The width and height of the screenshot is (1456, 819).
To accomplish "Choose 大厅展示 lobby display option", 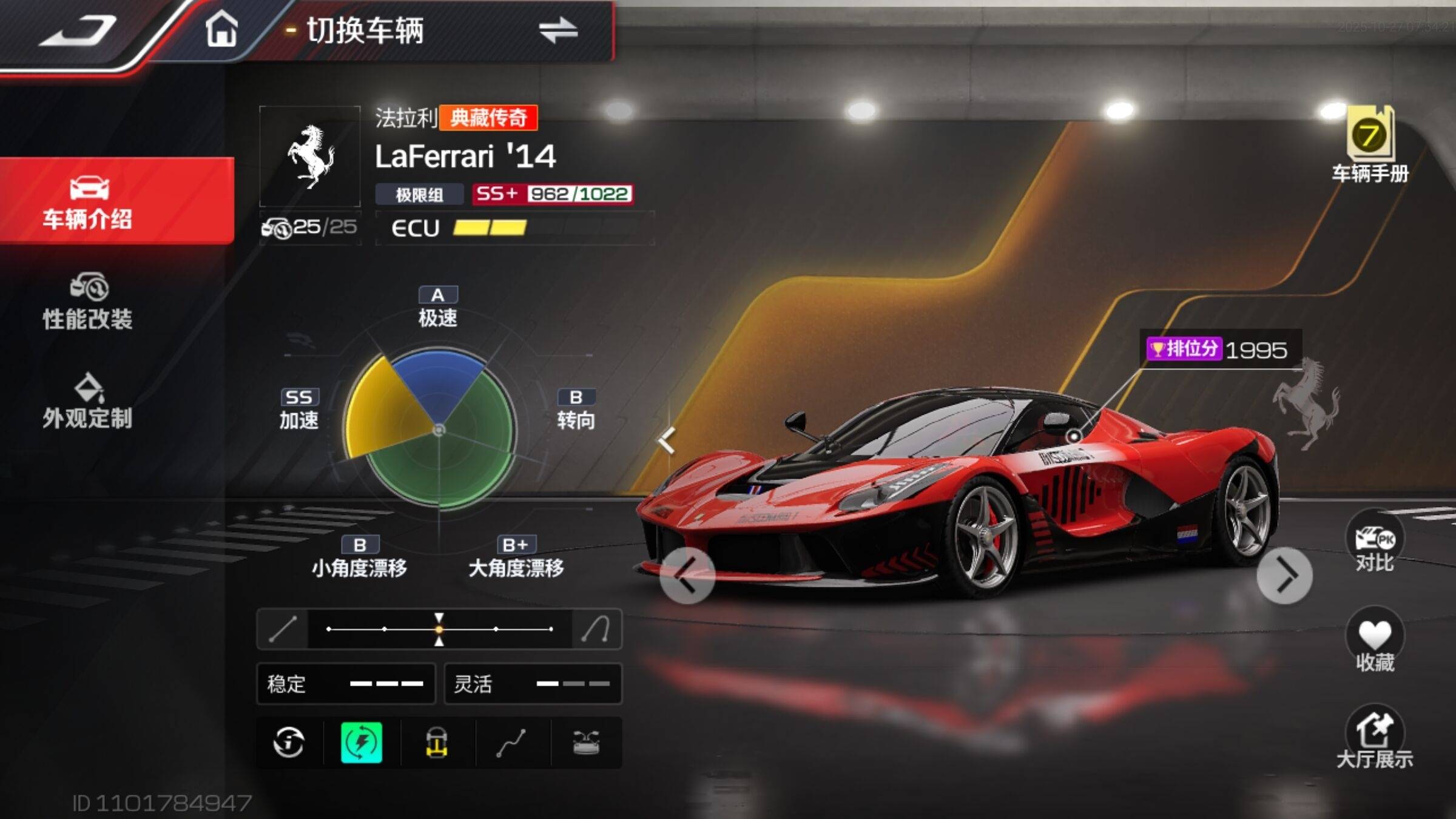I will (x=1374, y=738).
